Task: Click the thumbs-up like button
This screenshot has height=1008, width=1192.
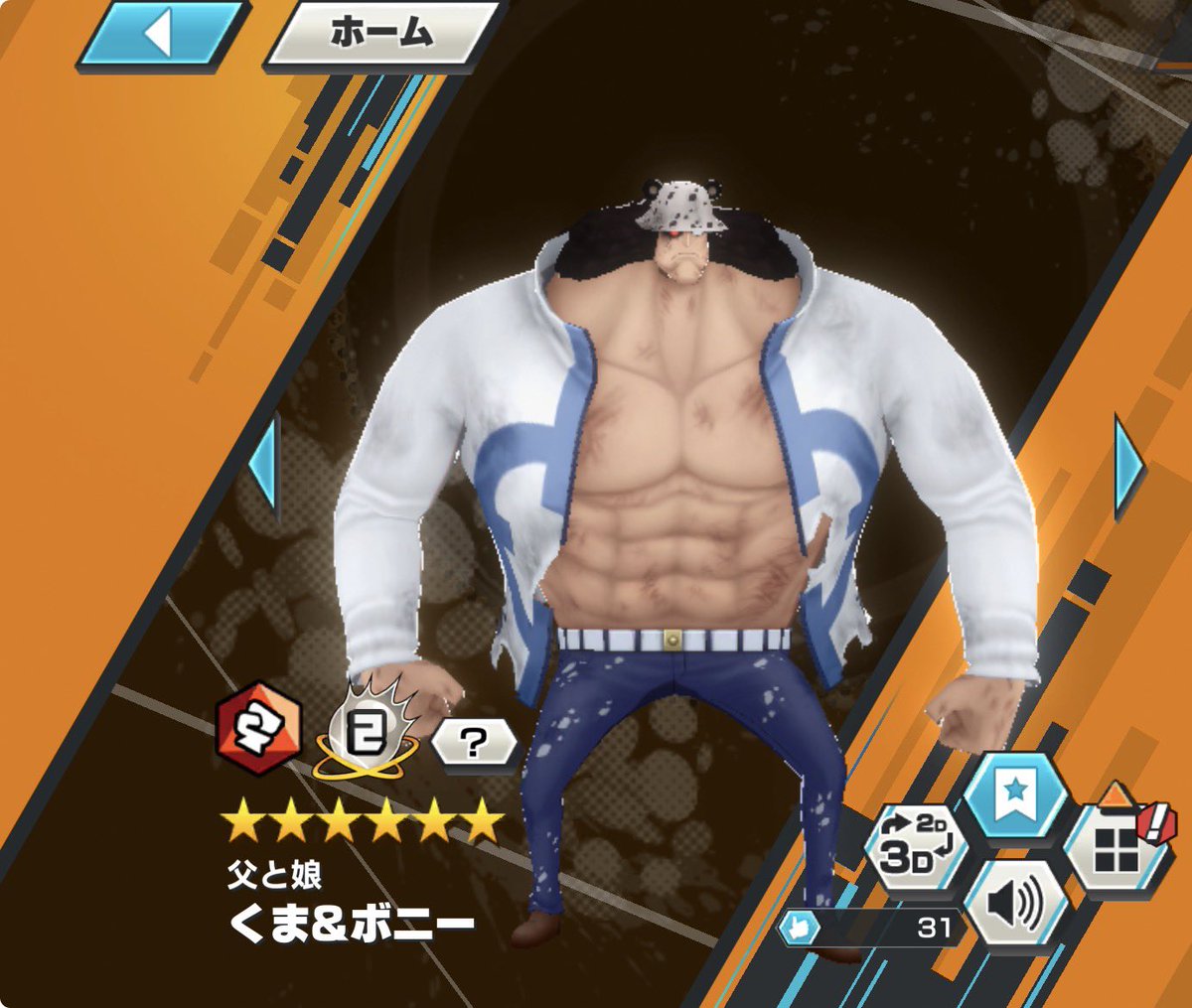Action: point(800,929)
